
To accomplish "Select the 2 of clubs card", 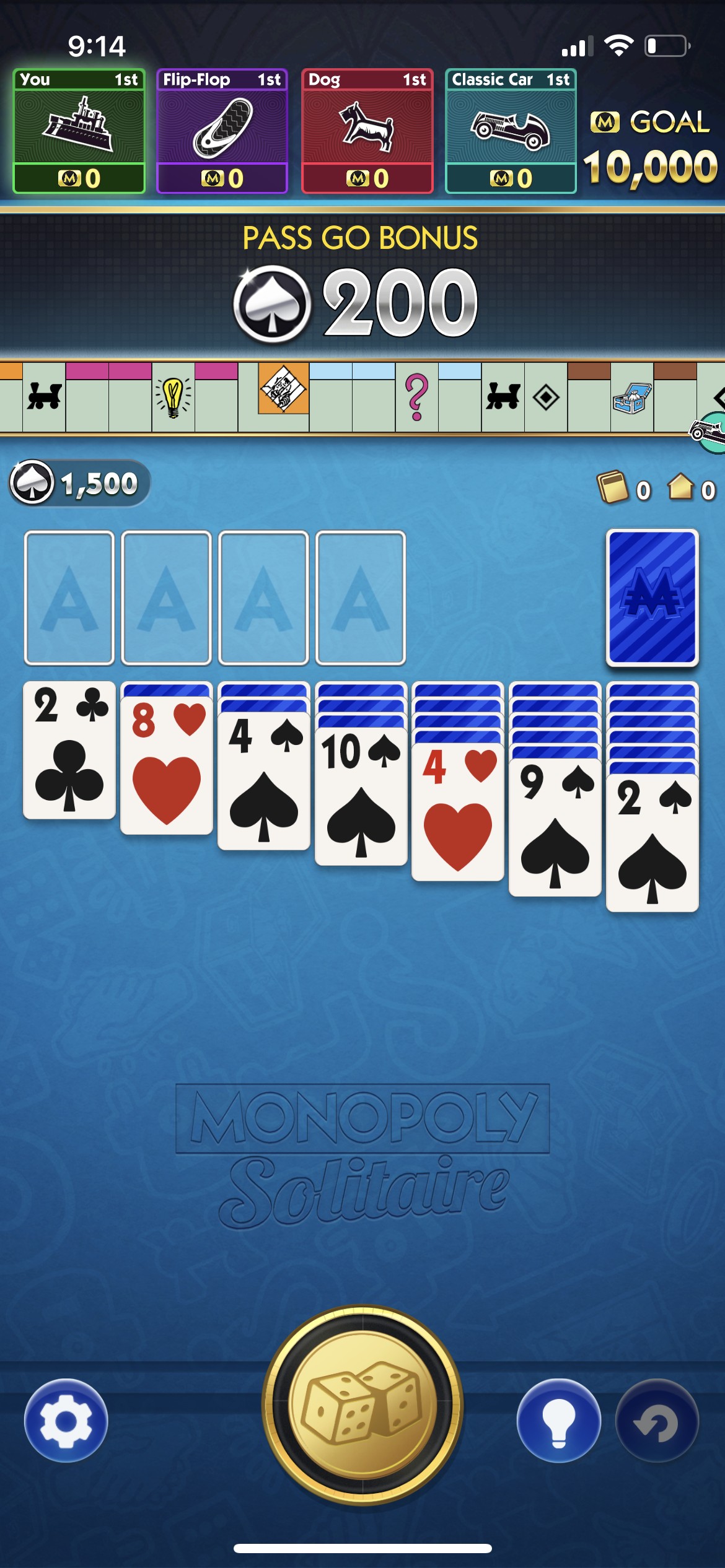I will [x=69, y=750].
